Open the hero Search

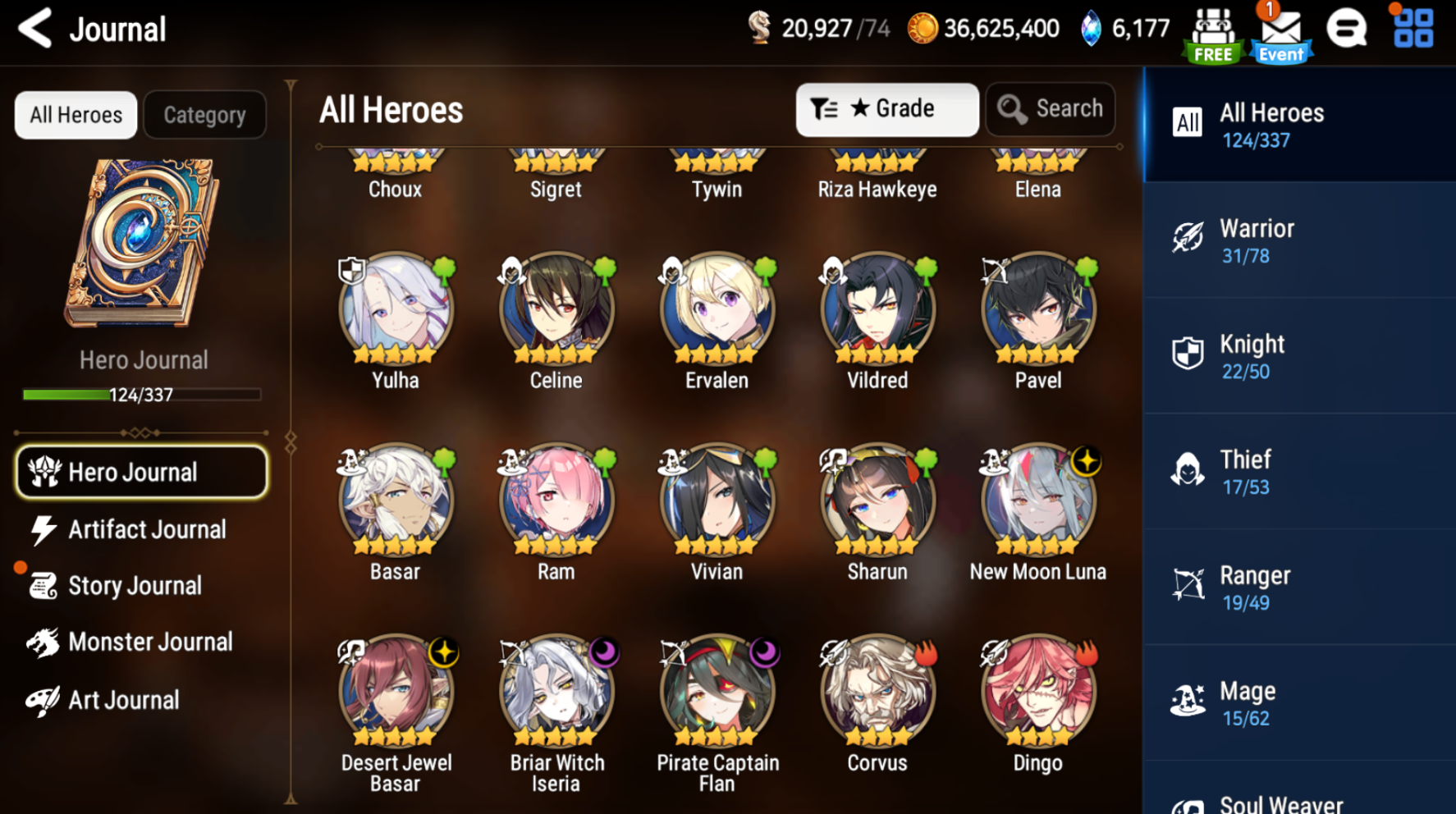[1051, 108]
